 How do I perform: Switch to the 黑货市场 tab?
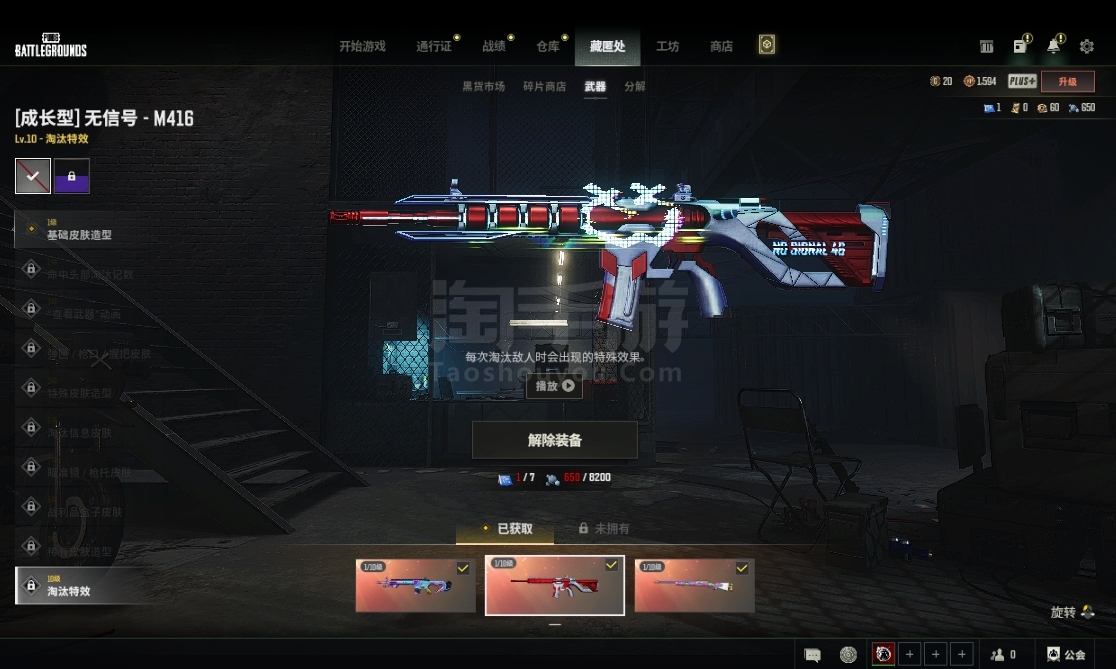[x=483, y=87]
